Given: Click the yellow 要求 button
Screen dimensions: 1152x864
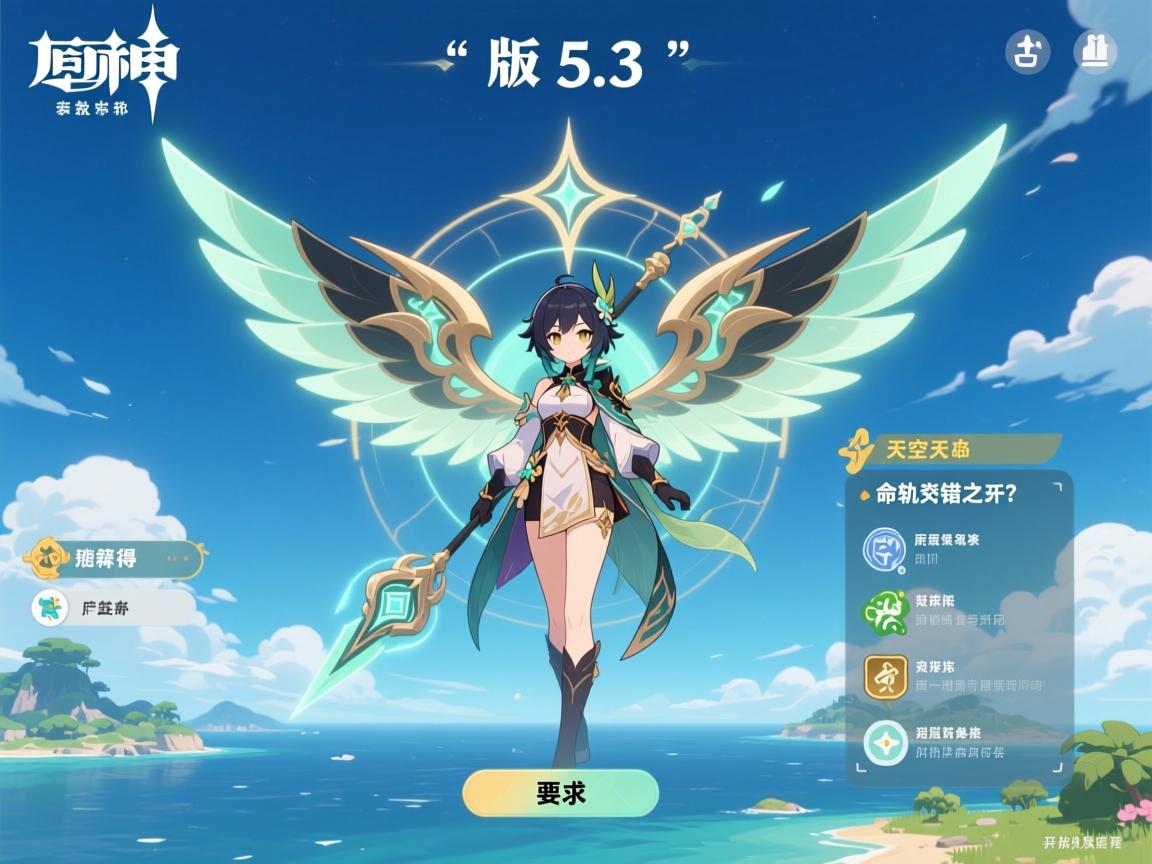Looking at the screenshot, I should [560, 793].
